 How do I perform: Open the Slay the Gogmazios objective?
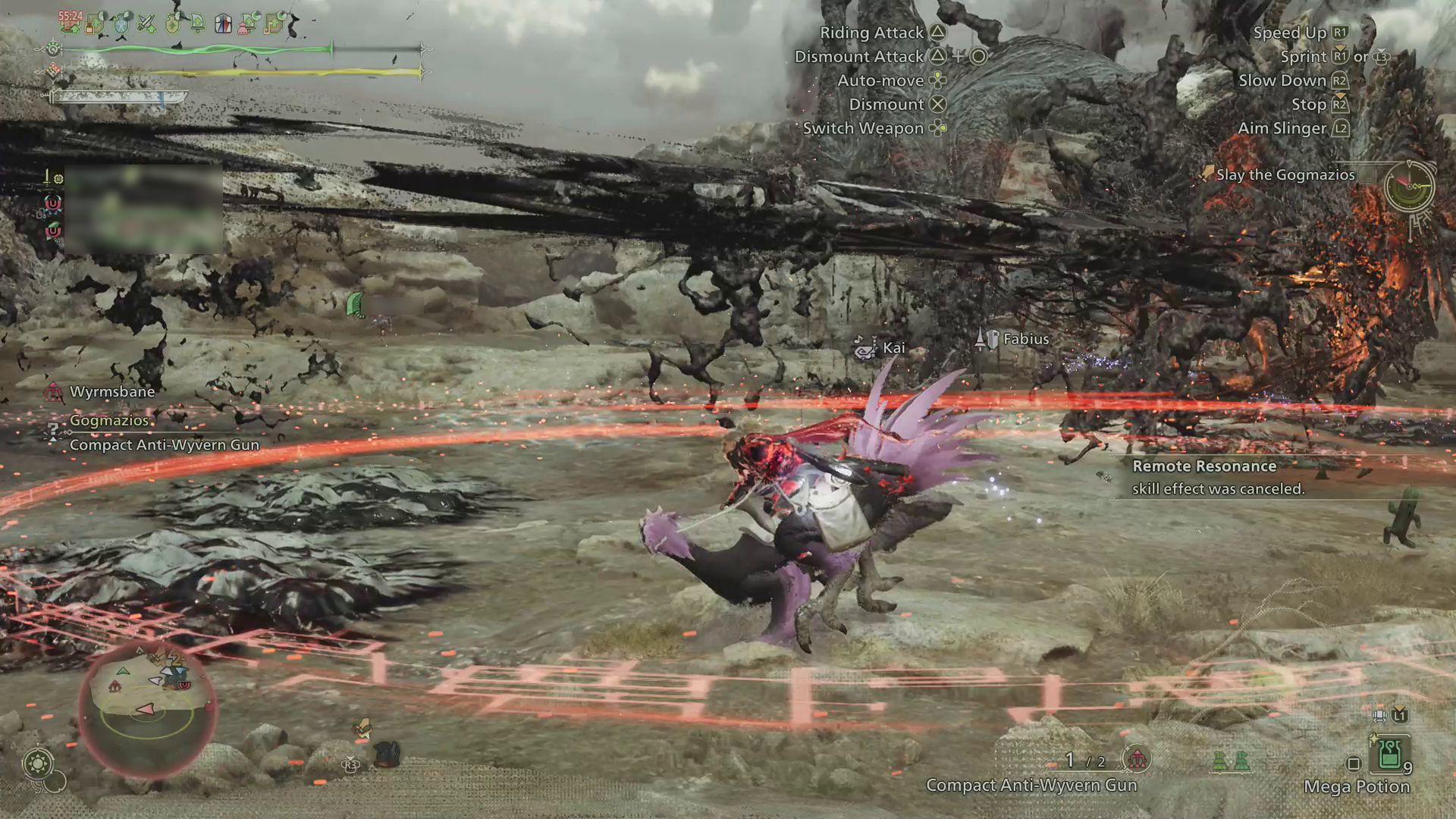tap(1285, 175)
